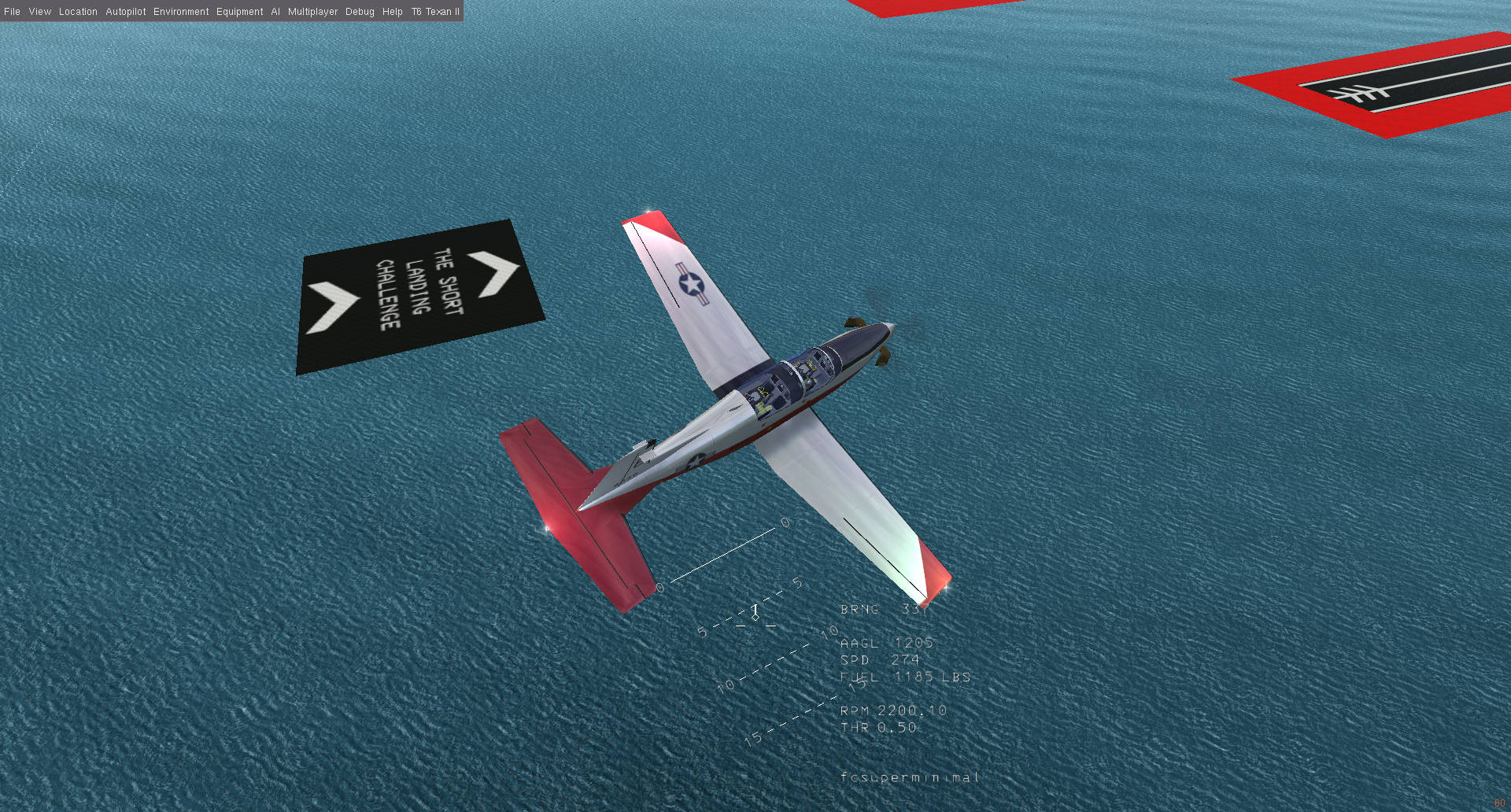
Task: Click the THR 0.50 throttle readout
Action: click(878, 728)
